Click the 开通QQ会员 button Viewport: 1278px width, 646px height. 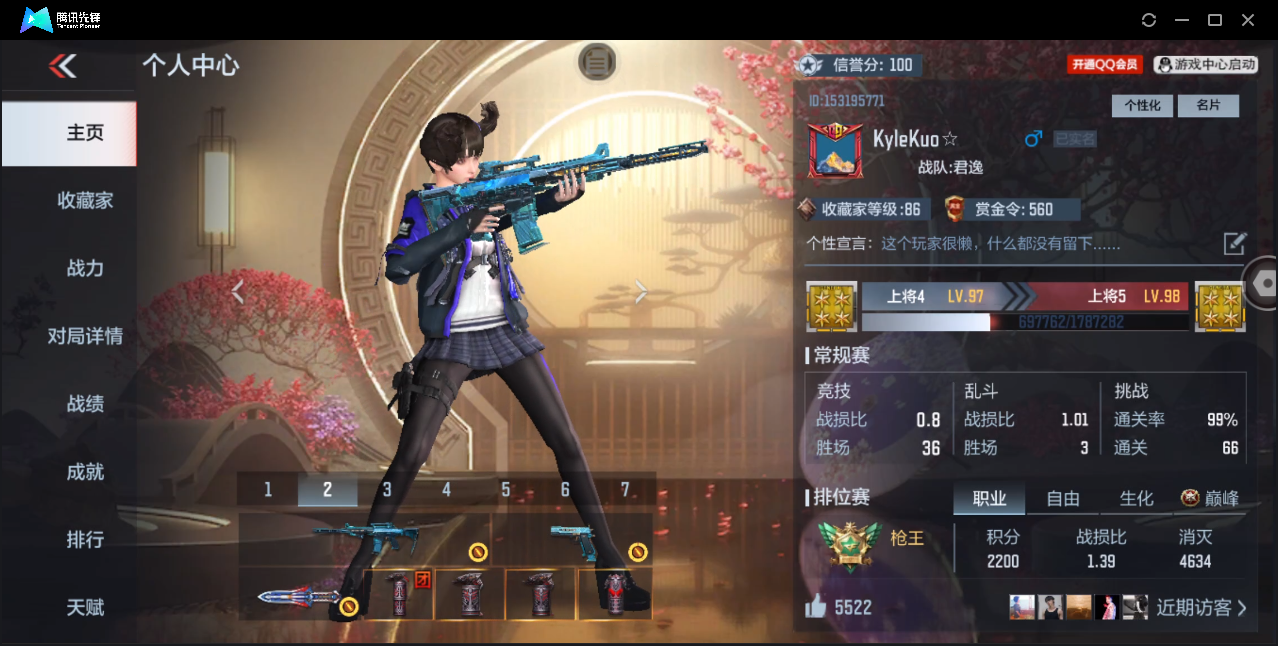(x=1104, y=65)
